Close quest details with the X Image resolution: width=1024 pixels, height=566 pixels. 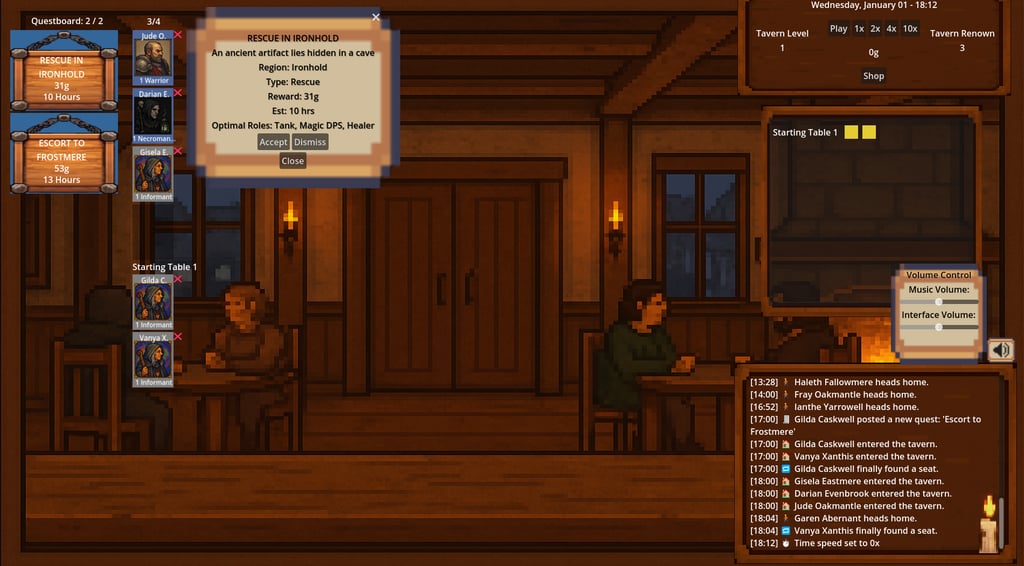pos(376,17)
